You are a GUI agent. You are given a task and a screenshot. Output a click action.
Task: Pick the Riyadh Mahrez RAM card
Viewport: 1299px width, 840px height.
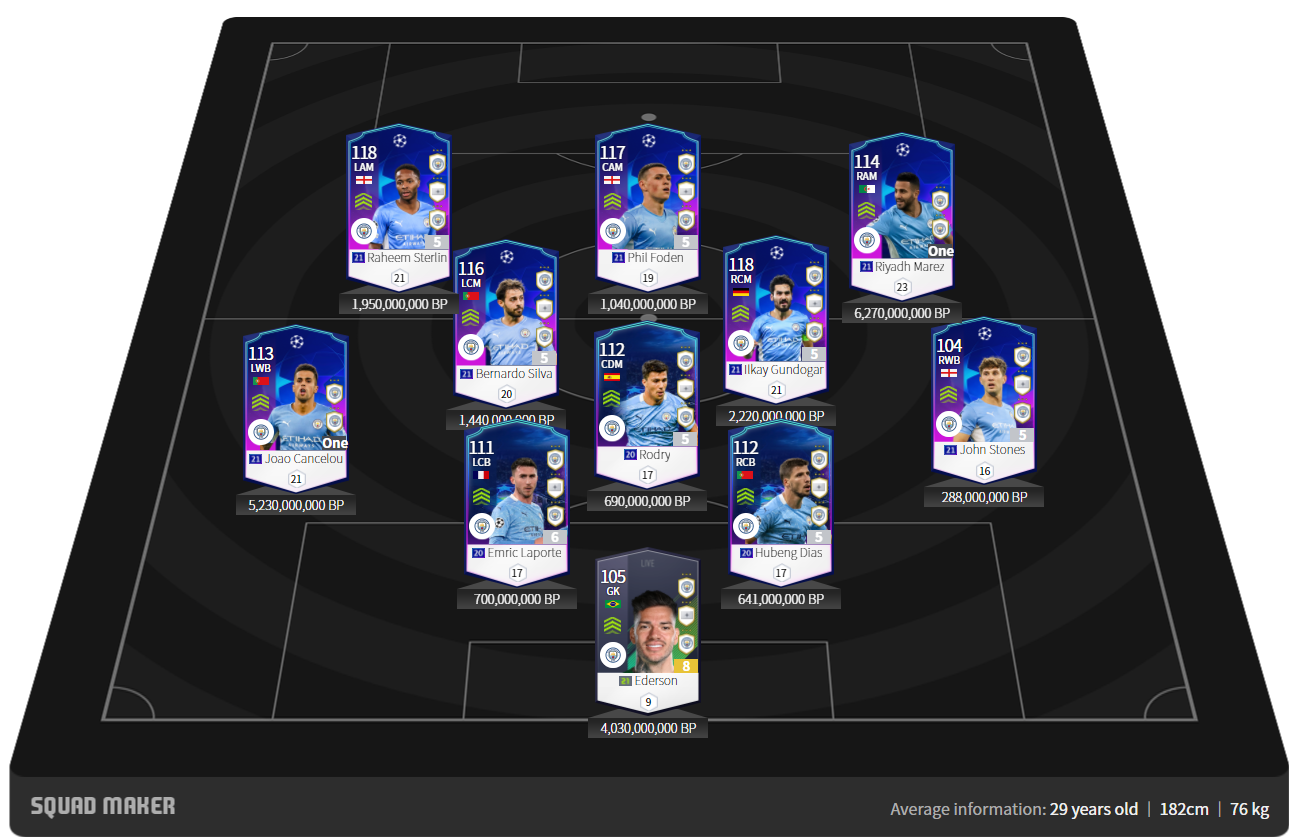903,208
